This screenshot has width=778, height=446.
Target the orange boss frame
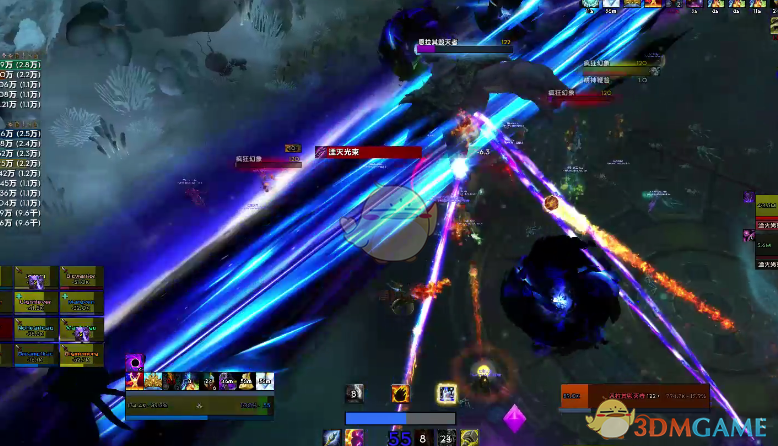635,397
